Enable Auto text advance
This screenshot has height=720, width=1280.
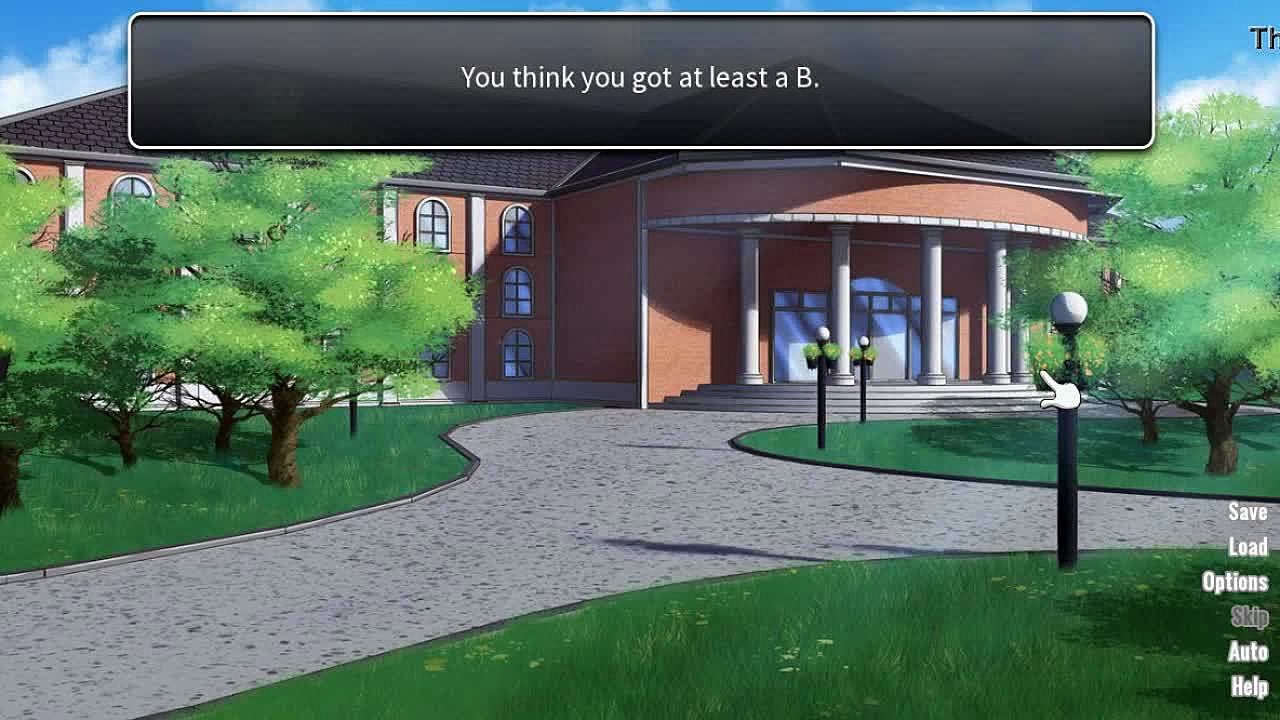coord(1247,652)
